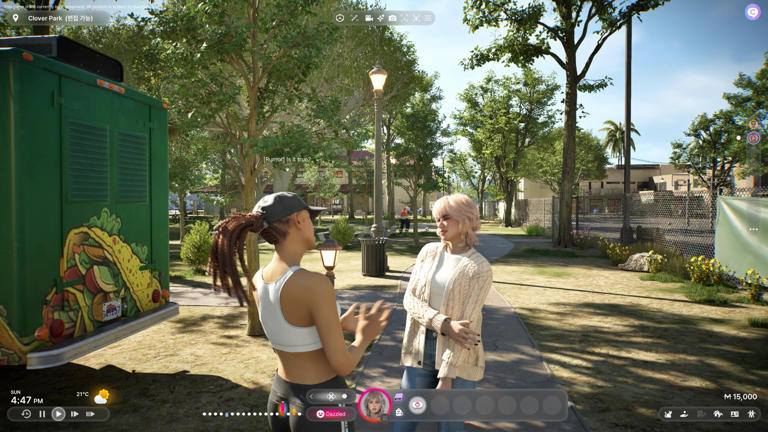The width and height of the screenshot is (768, 432).
Task: Click the home icon beside portrait
Action: (399, 411)
